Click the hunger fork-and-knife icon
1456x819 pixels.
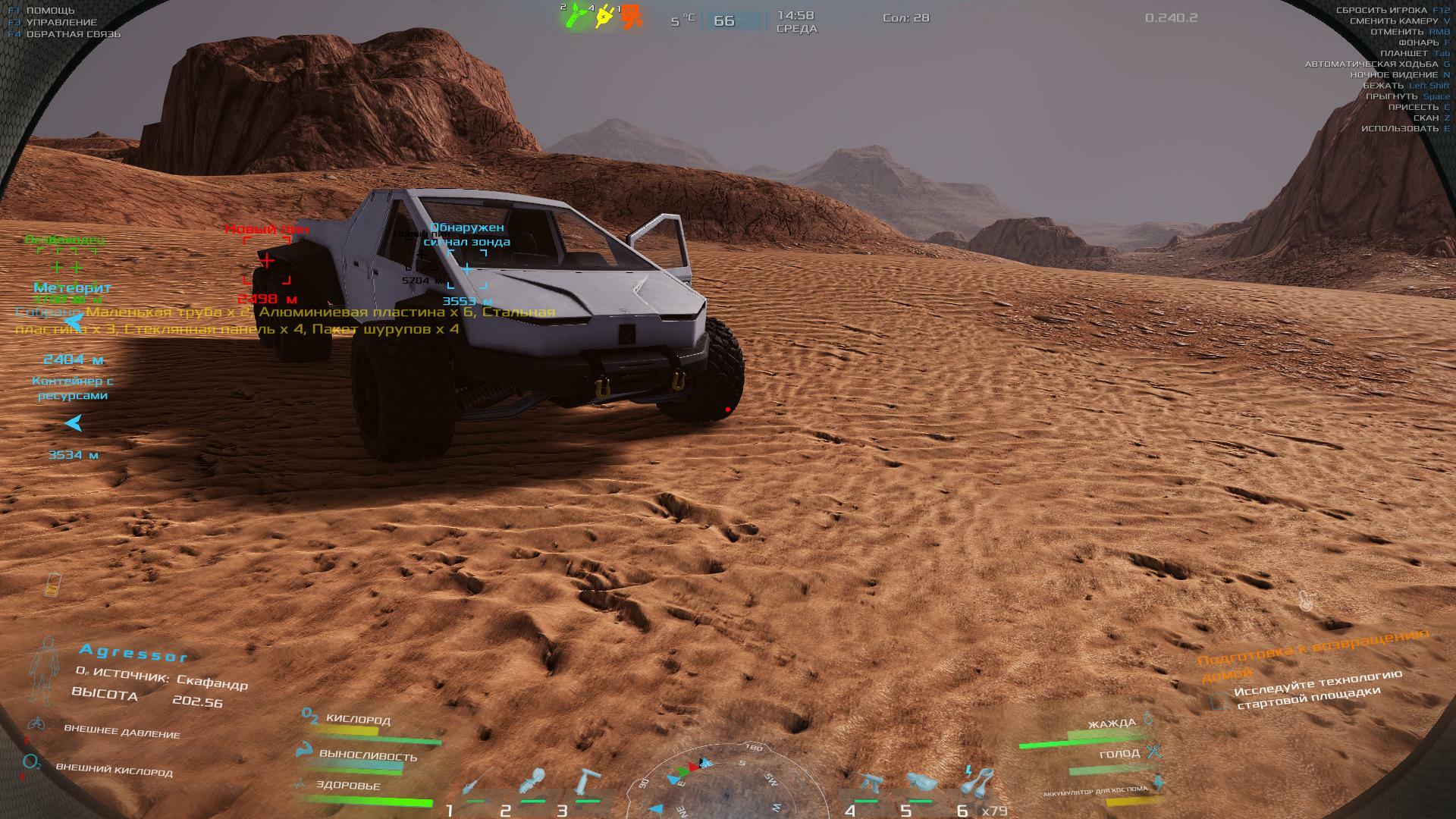(1154, 752)
